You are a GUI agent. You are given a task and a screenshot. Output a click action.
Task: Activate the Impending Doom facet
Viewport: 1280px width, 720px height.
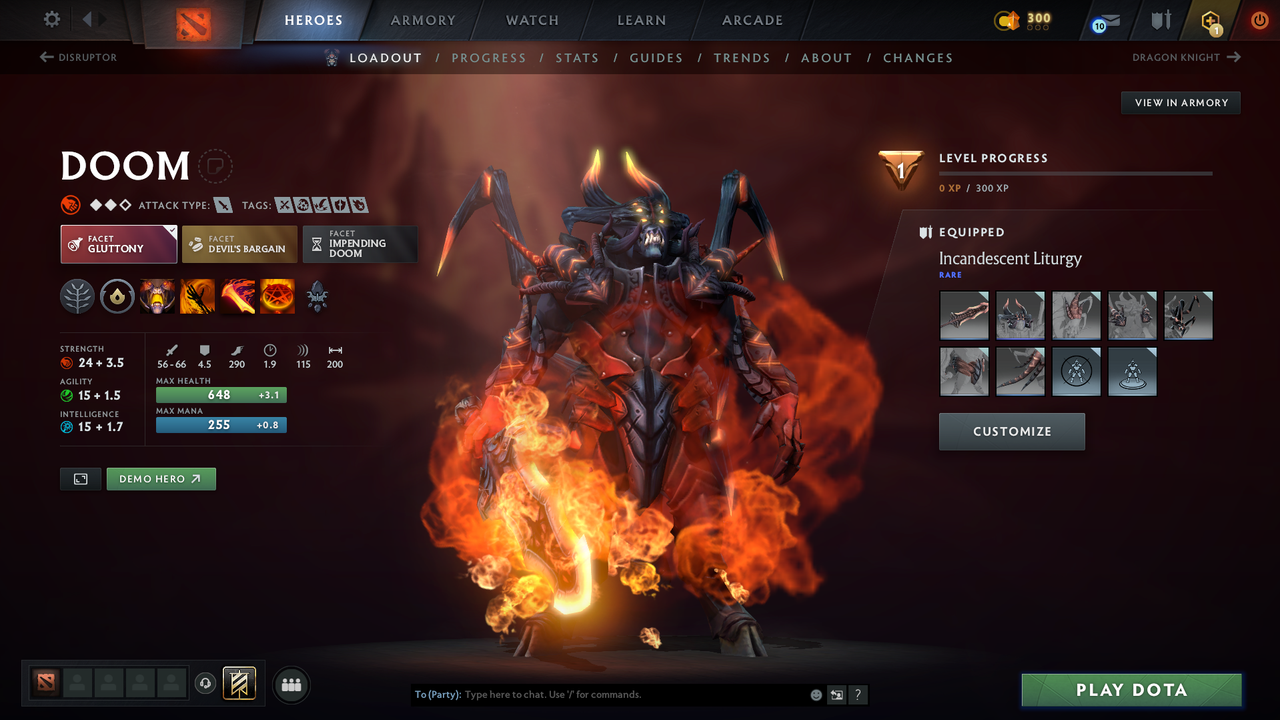pyautogui.click(x=360, y=243)
